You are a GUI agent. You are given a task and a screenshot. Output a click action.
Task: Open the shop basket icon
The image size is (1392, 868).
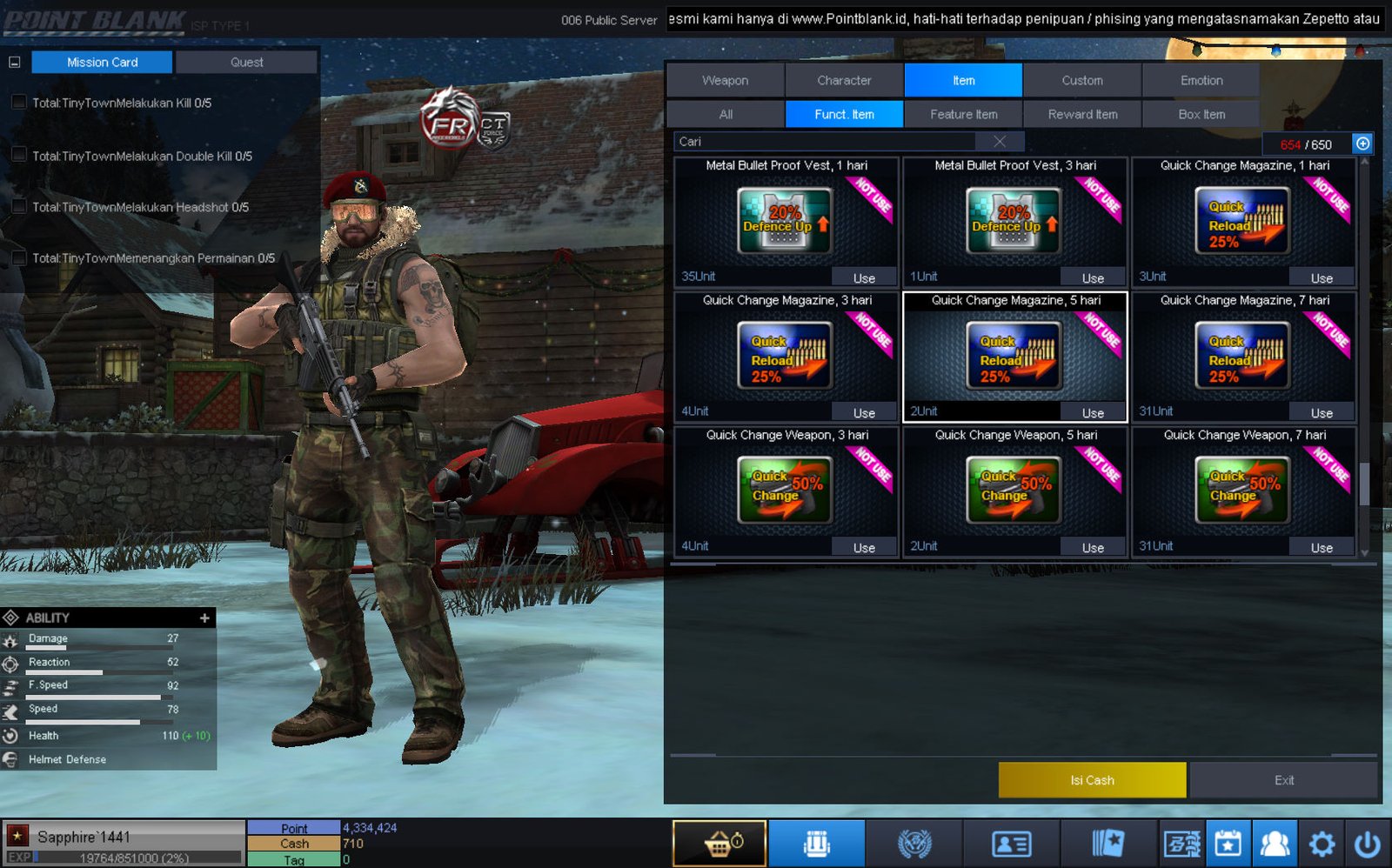[719, 844]
